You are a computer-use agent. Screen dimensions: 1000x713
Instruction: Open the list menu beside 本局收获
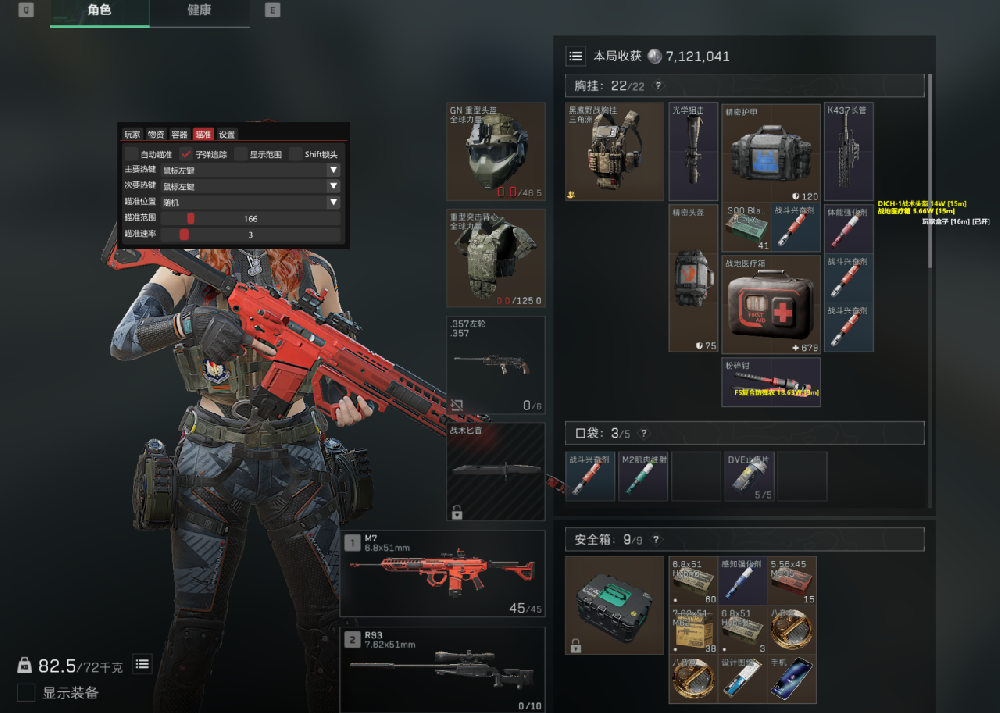(576, 56)
